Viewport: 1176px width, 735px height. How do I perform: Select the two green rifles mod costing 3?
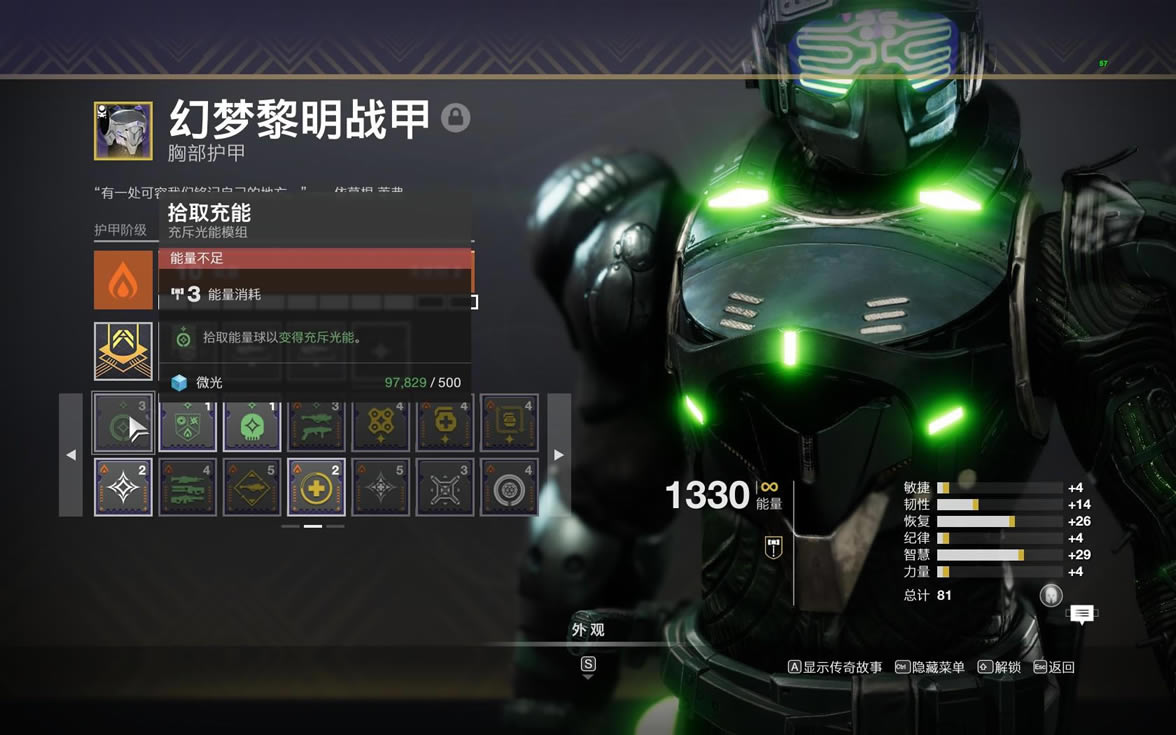(x=316, y=423)
